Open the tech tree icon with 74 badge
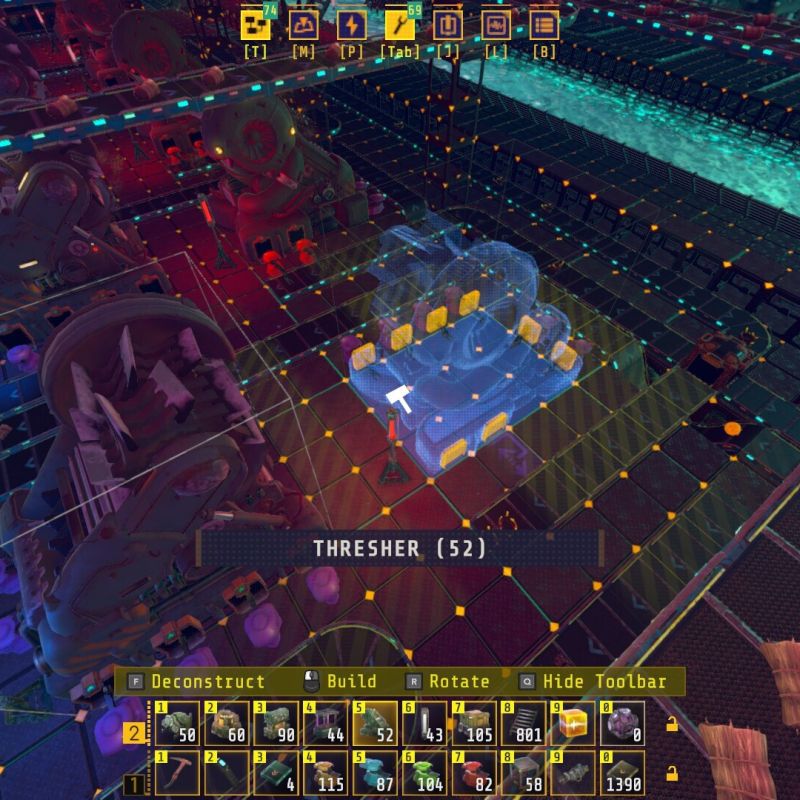This screenshot has height=800, width=800. pyautogui.click(x=257, y=25)
